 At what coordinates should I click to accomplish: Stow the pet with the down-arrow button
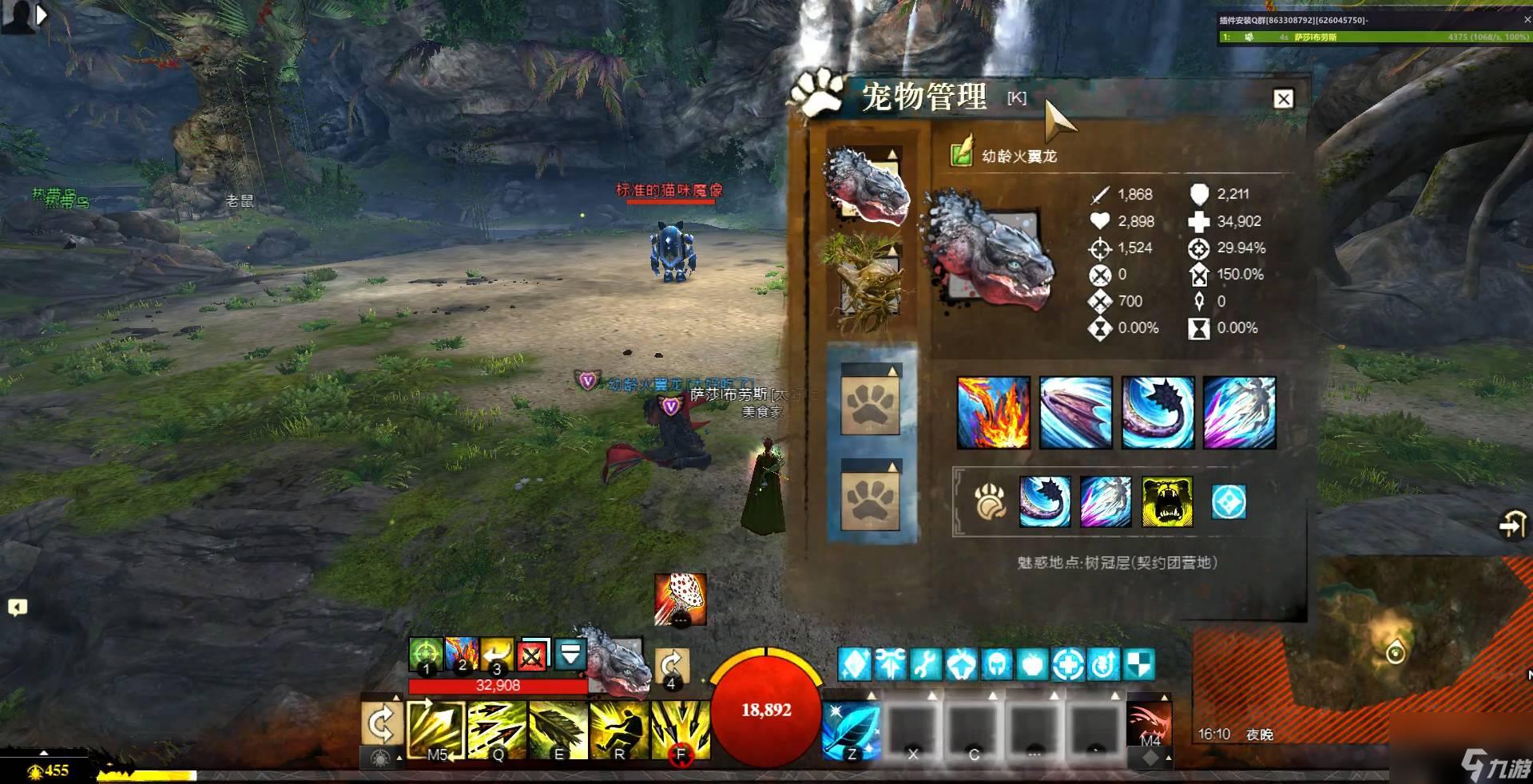570,655
